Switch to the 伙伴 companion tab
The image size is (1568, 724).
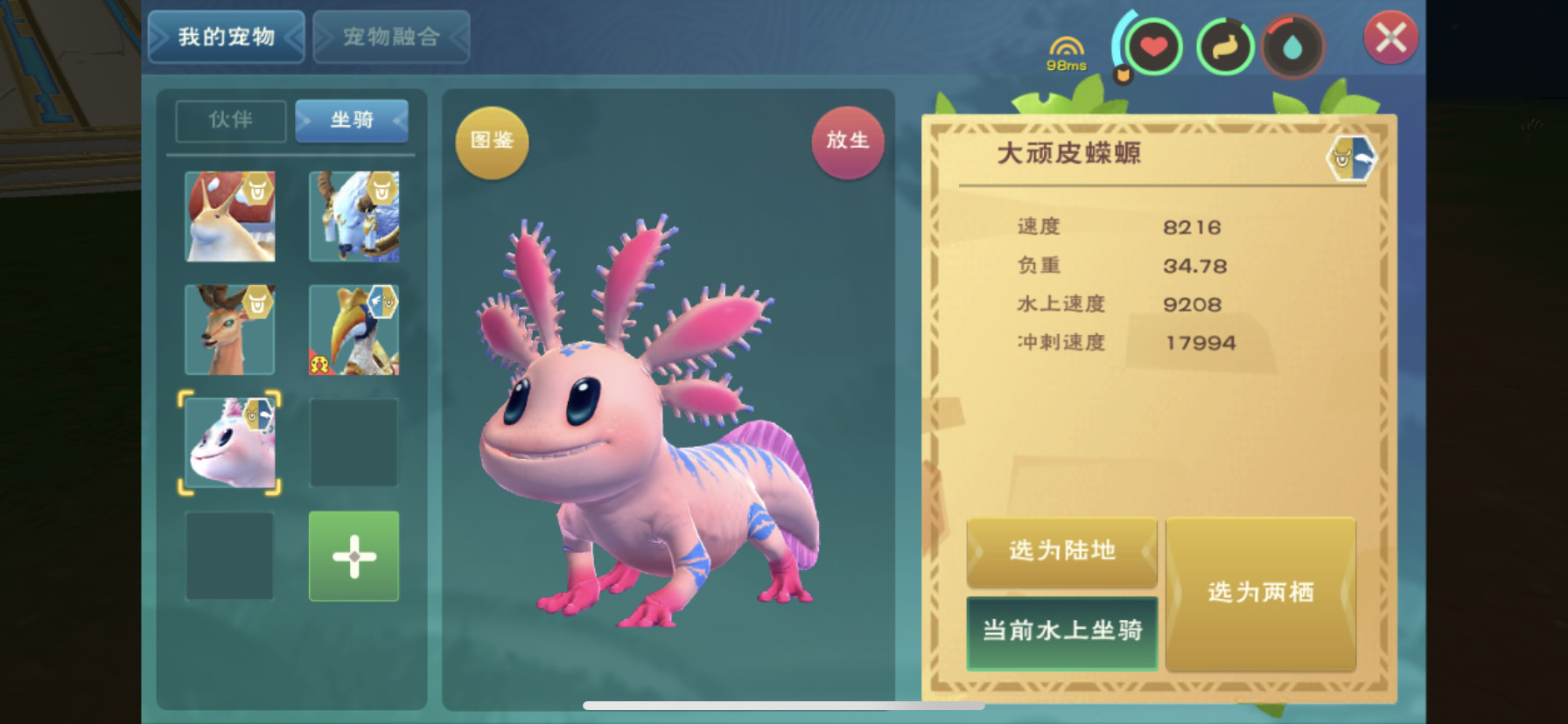(x=230, y=121)
